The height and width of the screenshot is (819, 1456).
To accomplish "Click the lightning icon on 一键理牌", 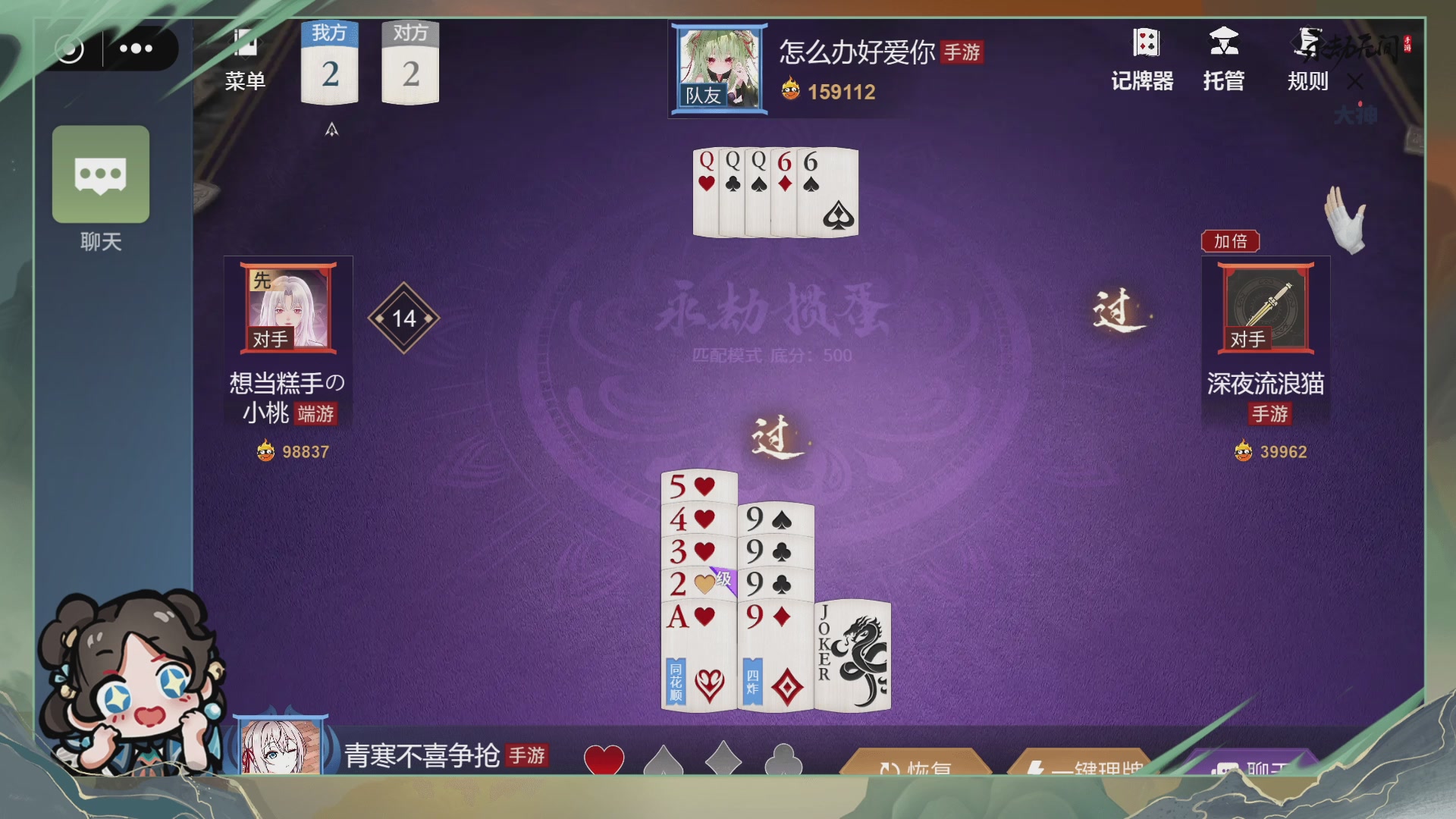I will coord(1036,769).
